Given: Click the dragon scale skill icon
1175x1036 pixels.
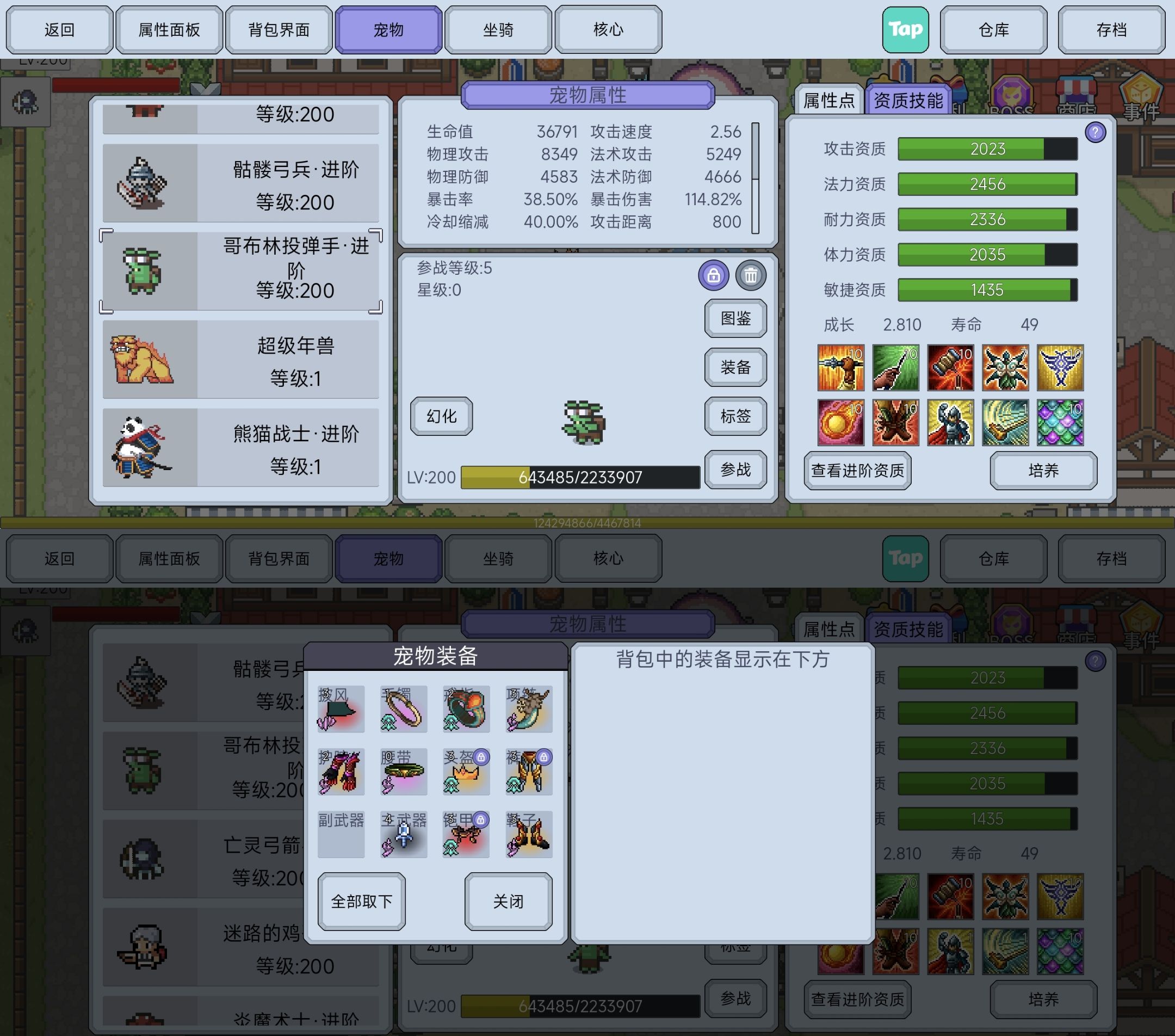Looking at the screenshot, I should click(x=1061, y=423).
